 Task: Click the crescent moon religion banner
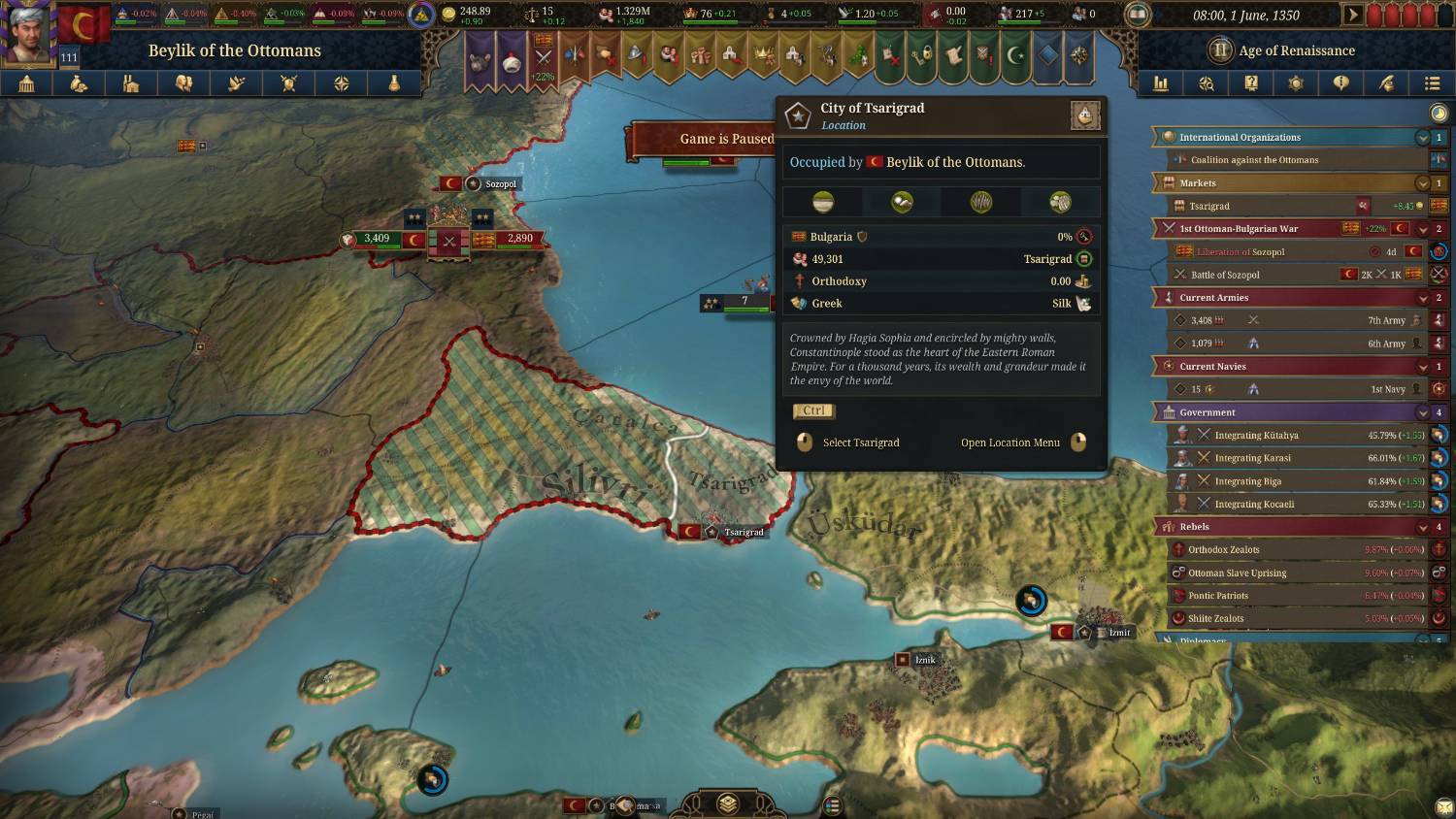pos(1014,55)
